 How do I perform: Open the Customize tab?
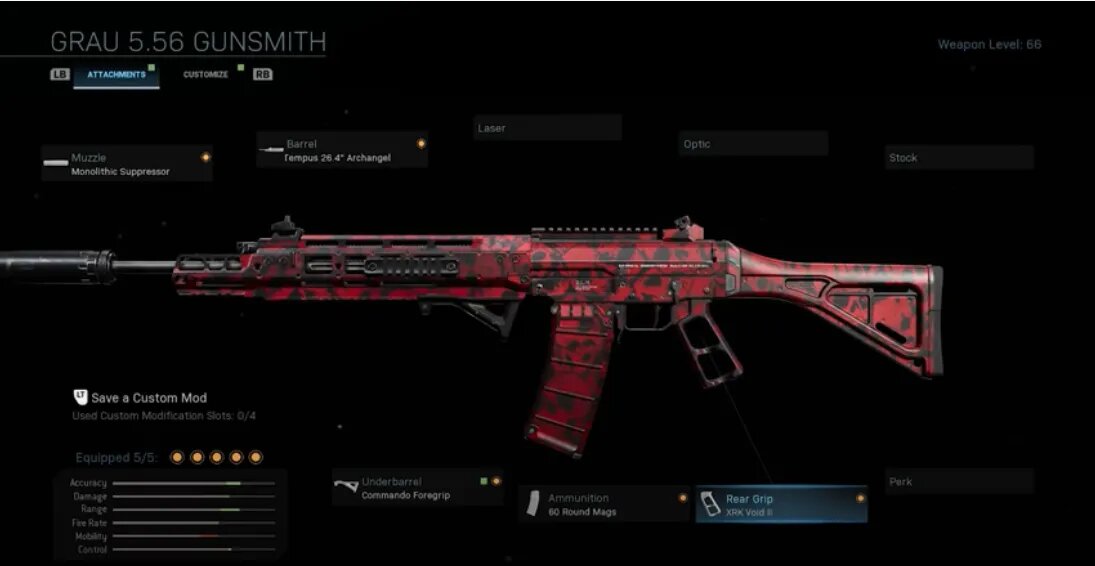(x=206, y=75)
